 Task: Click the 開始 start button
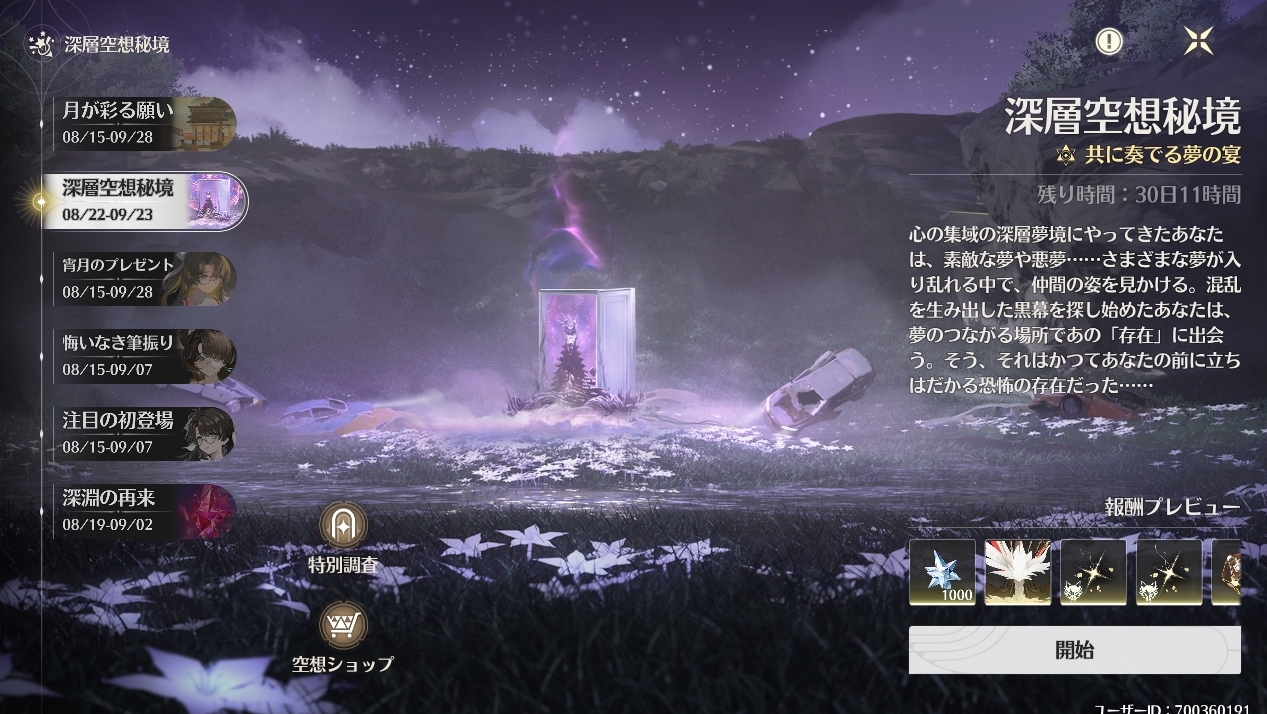1074,650
